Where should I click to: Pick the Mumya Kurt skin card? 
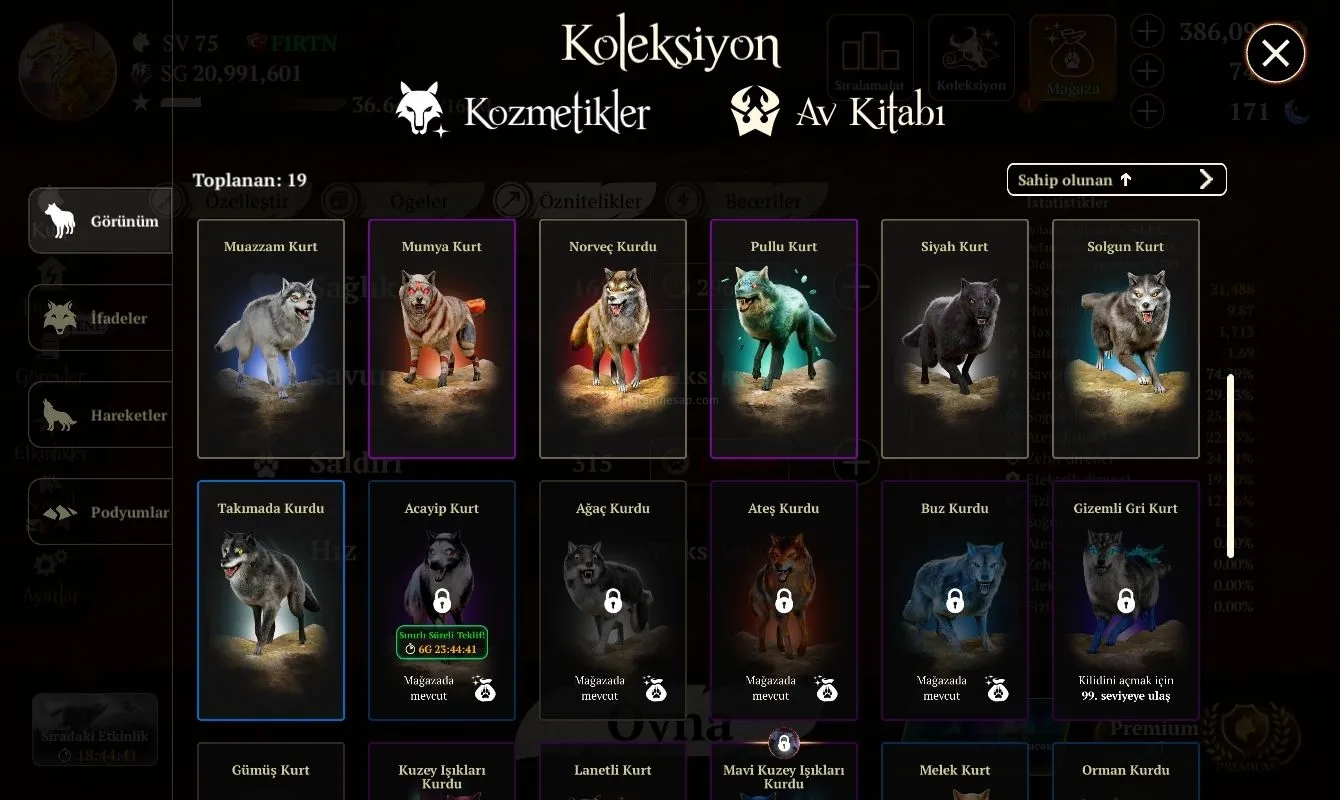pos(442,339)
